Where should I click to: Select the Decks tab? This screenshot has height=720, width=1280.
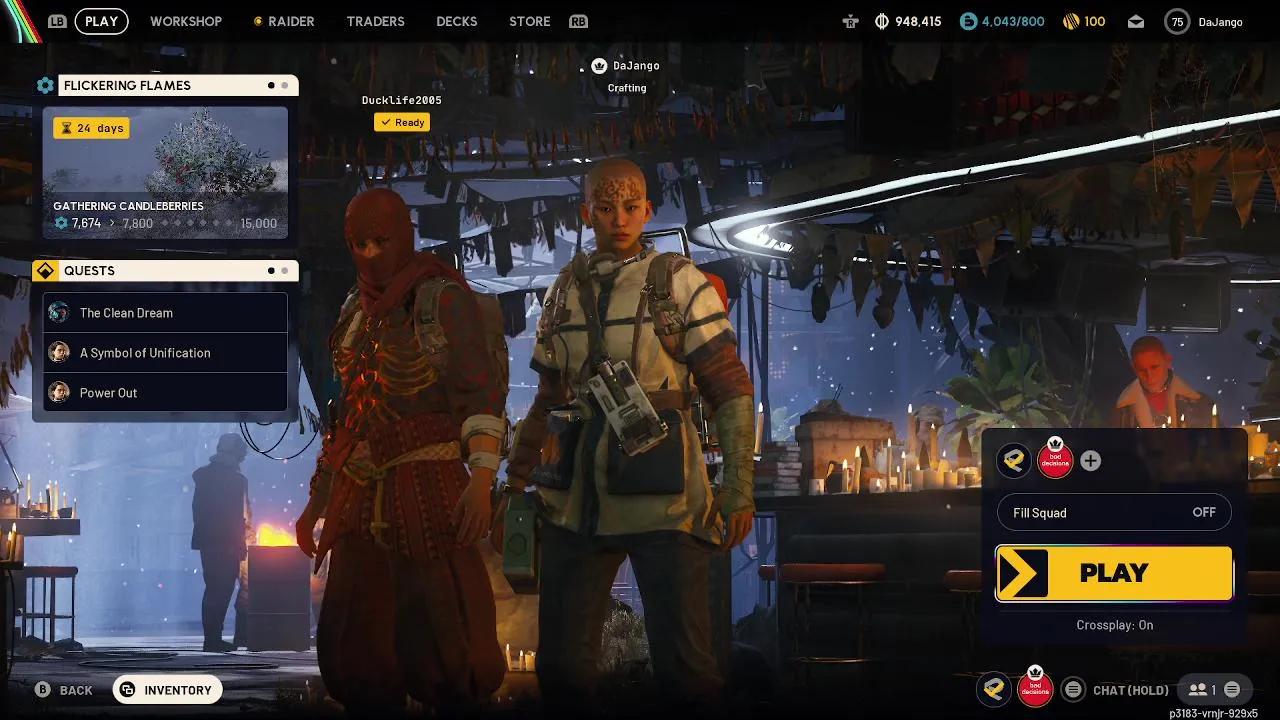[x=456, y=21]
